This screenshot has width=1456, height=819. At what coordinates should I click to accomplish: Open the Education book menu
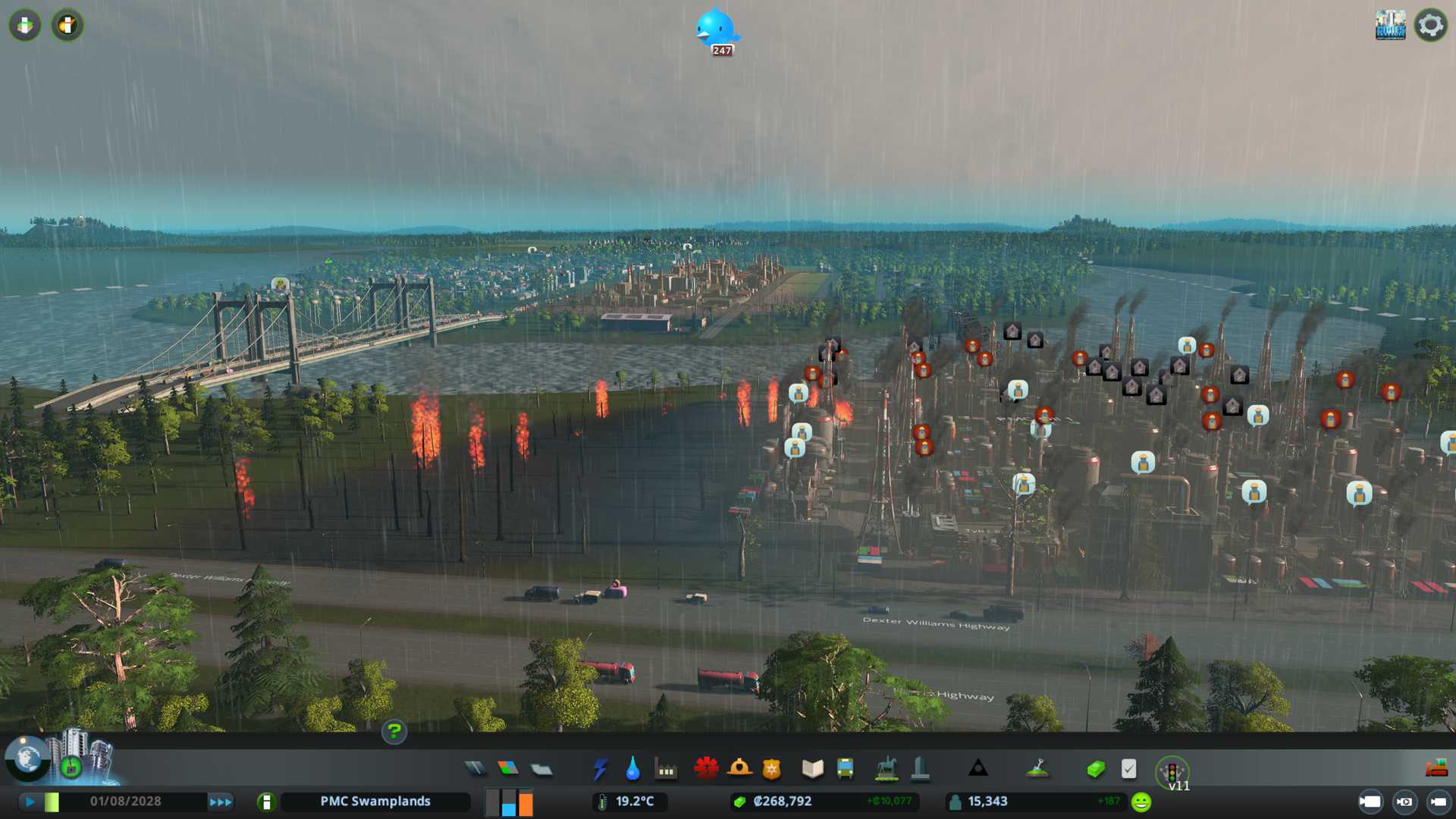pos(812,769)
